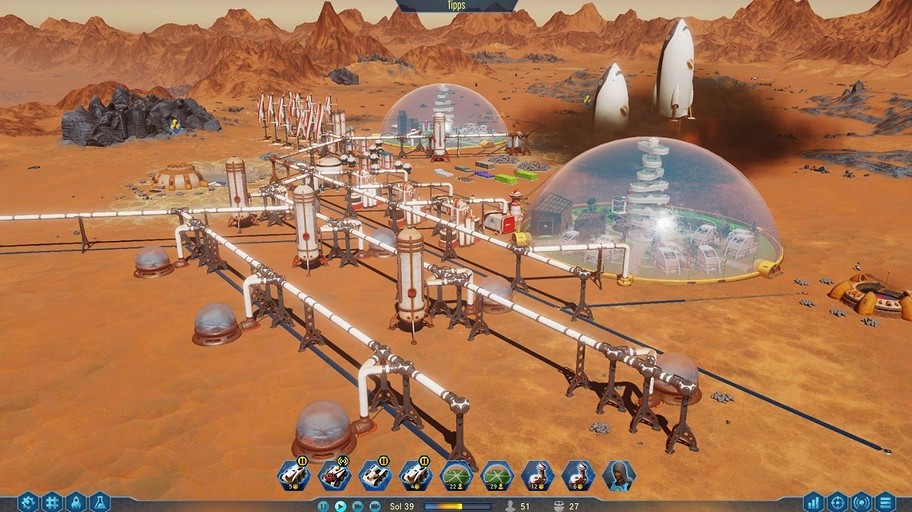Toggle the grid overlay icon
Screen dimensions: 912x512
coord(52,501)
